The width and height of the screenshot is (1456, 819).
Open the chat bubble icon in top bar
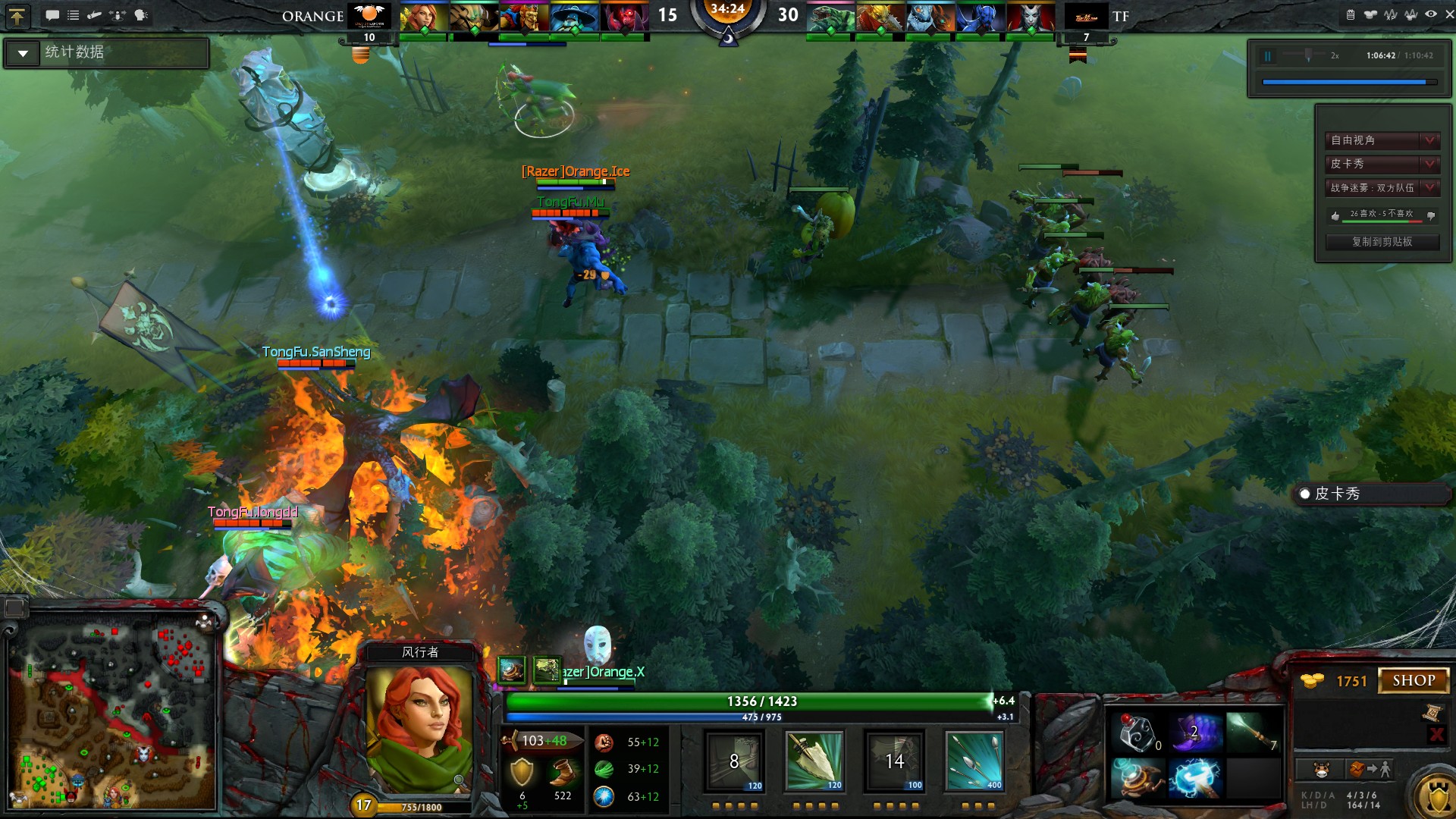(x=52, y=15)
